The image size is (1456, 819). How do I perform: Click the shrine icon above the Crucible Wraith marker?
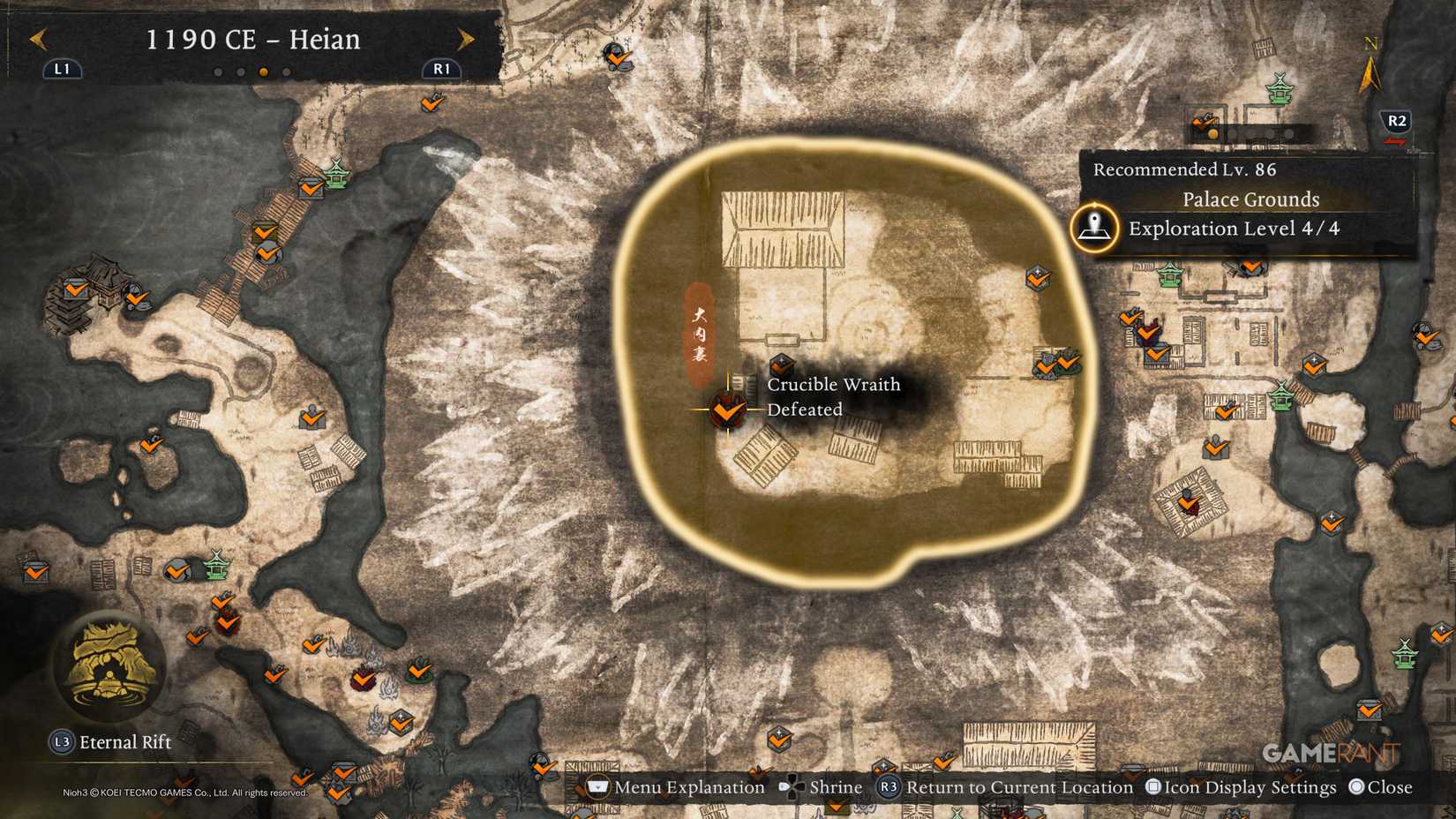[780, 364]
